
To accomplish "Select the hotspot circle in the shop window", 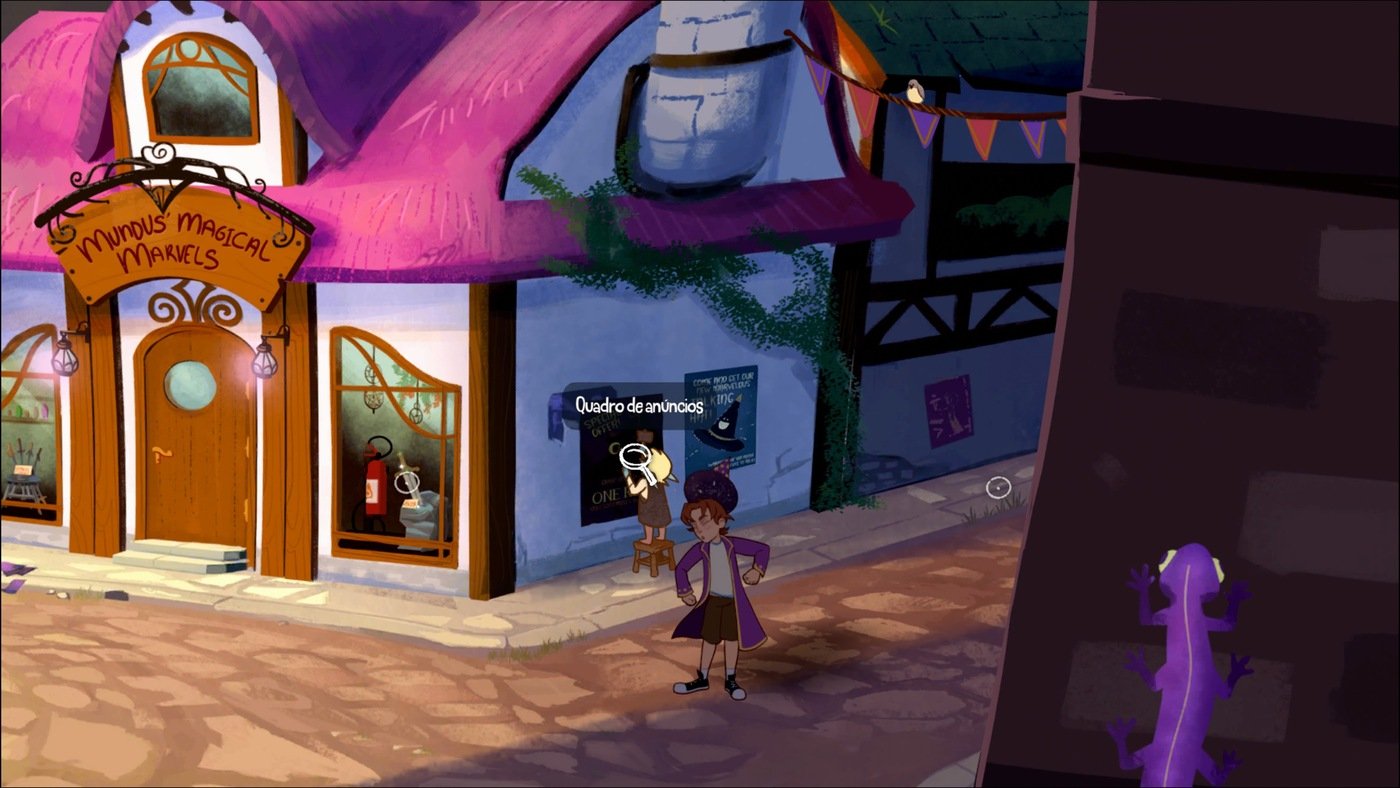I will coord(406,482).
